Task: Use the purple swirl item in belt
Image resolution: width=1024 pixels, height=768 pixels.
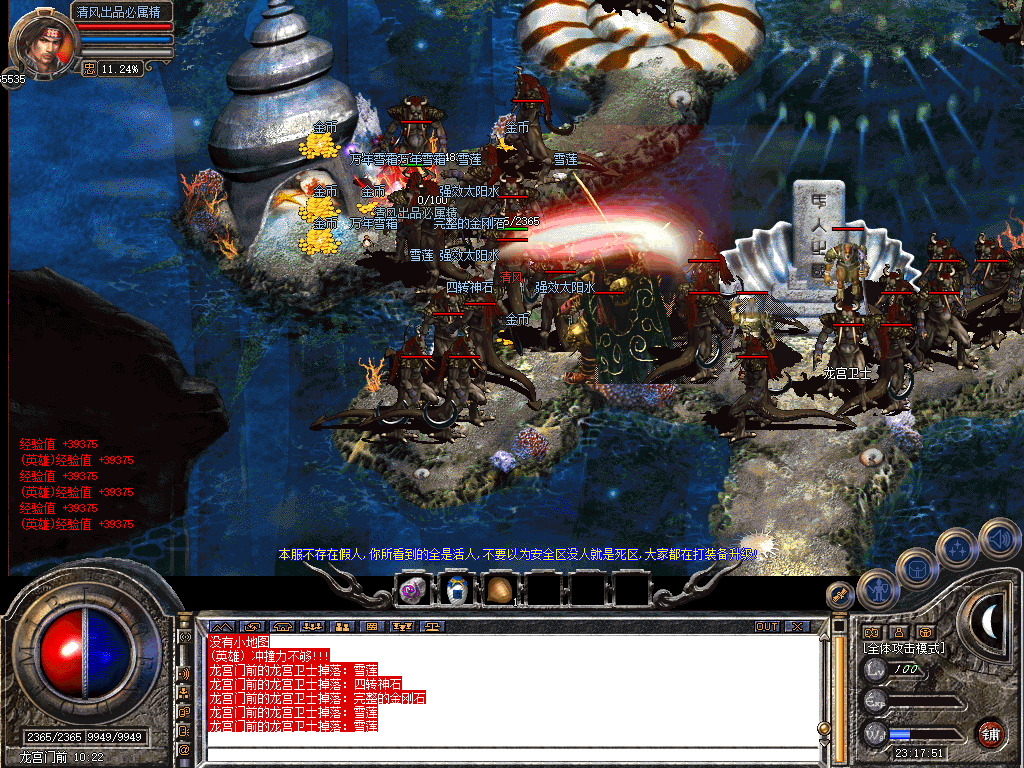Action: click(411, 591)
